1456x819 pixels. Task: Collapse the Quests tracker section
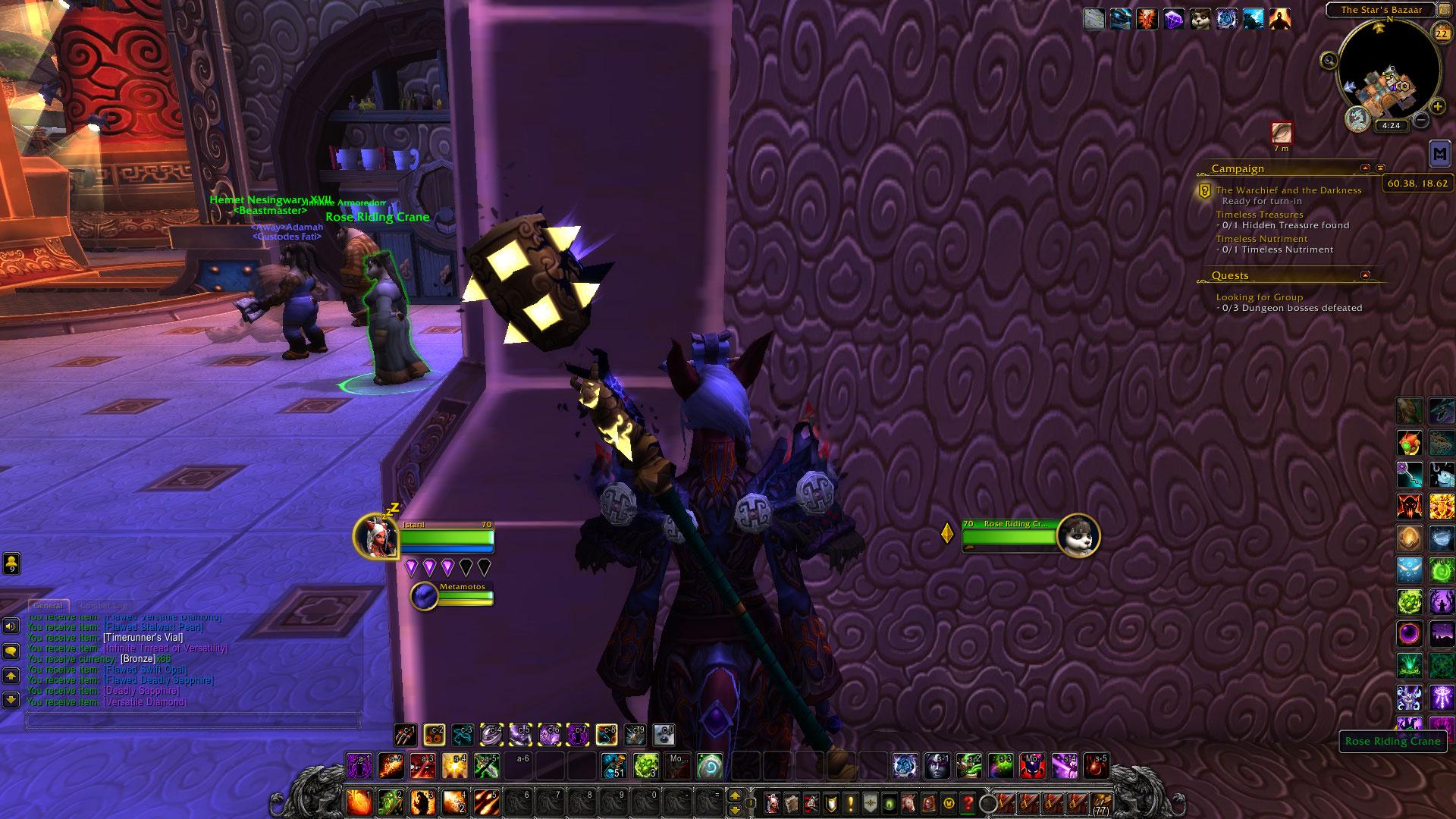pos(1366,275)
